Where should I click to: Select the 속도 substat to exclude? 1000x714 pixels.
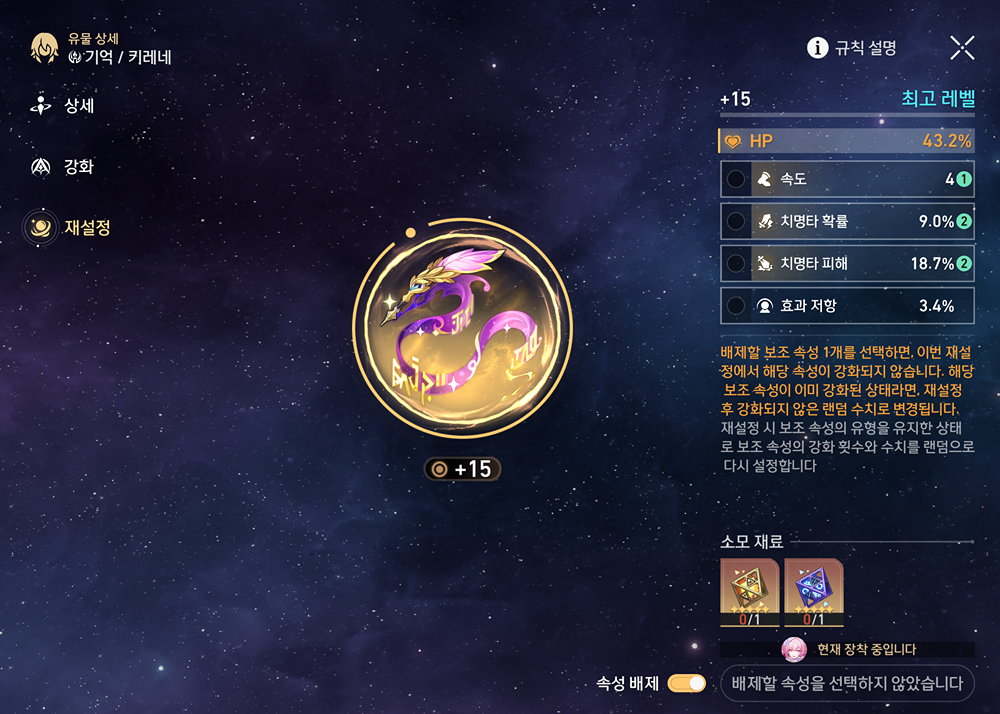coord(846,180)
